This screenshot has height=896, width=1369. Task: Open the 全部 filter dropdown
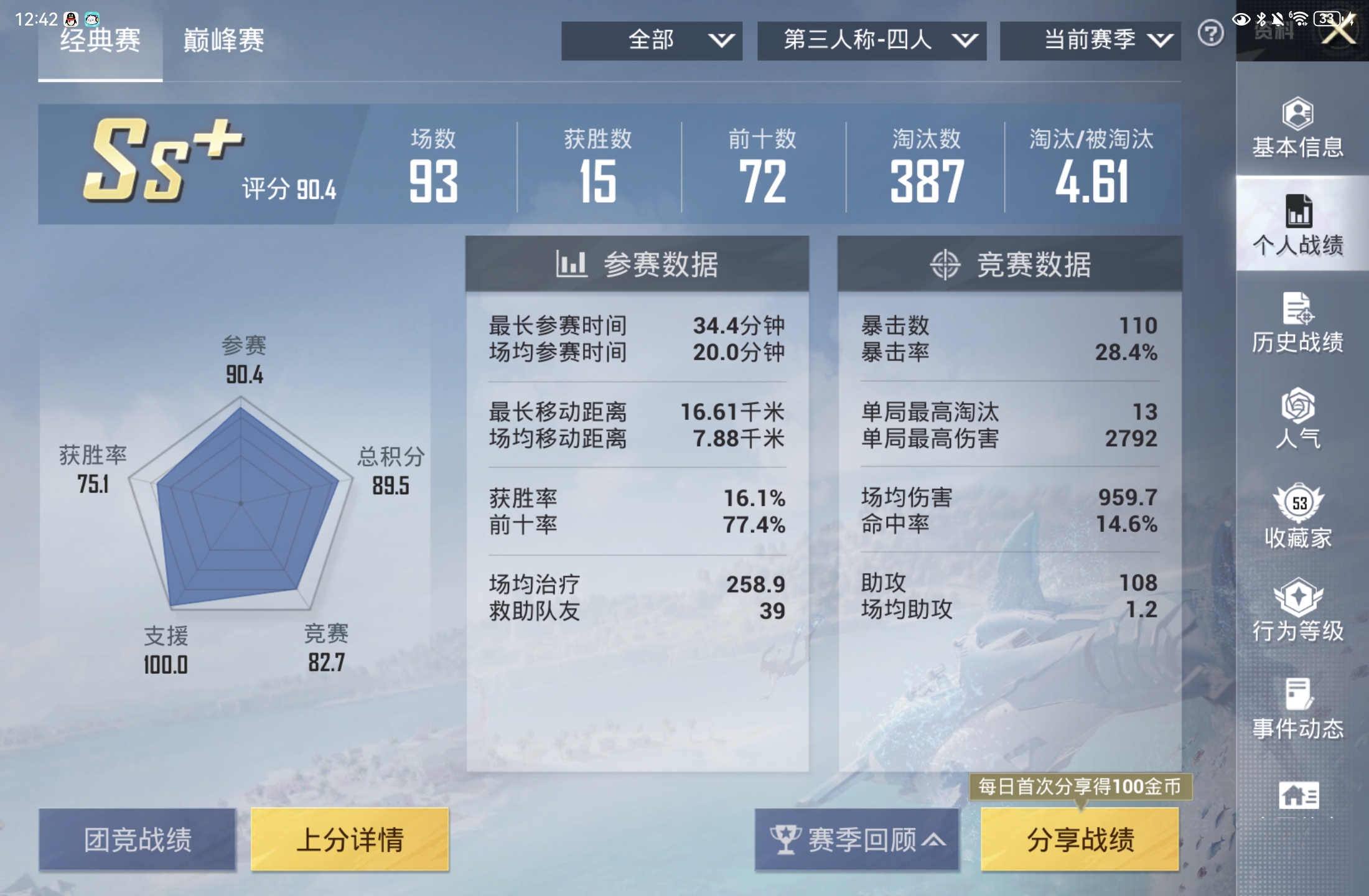652,41
